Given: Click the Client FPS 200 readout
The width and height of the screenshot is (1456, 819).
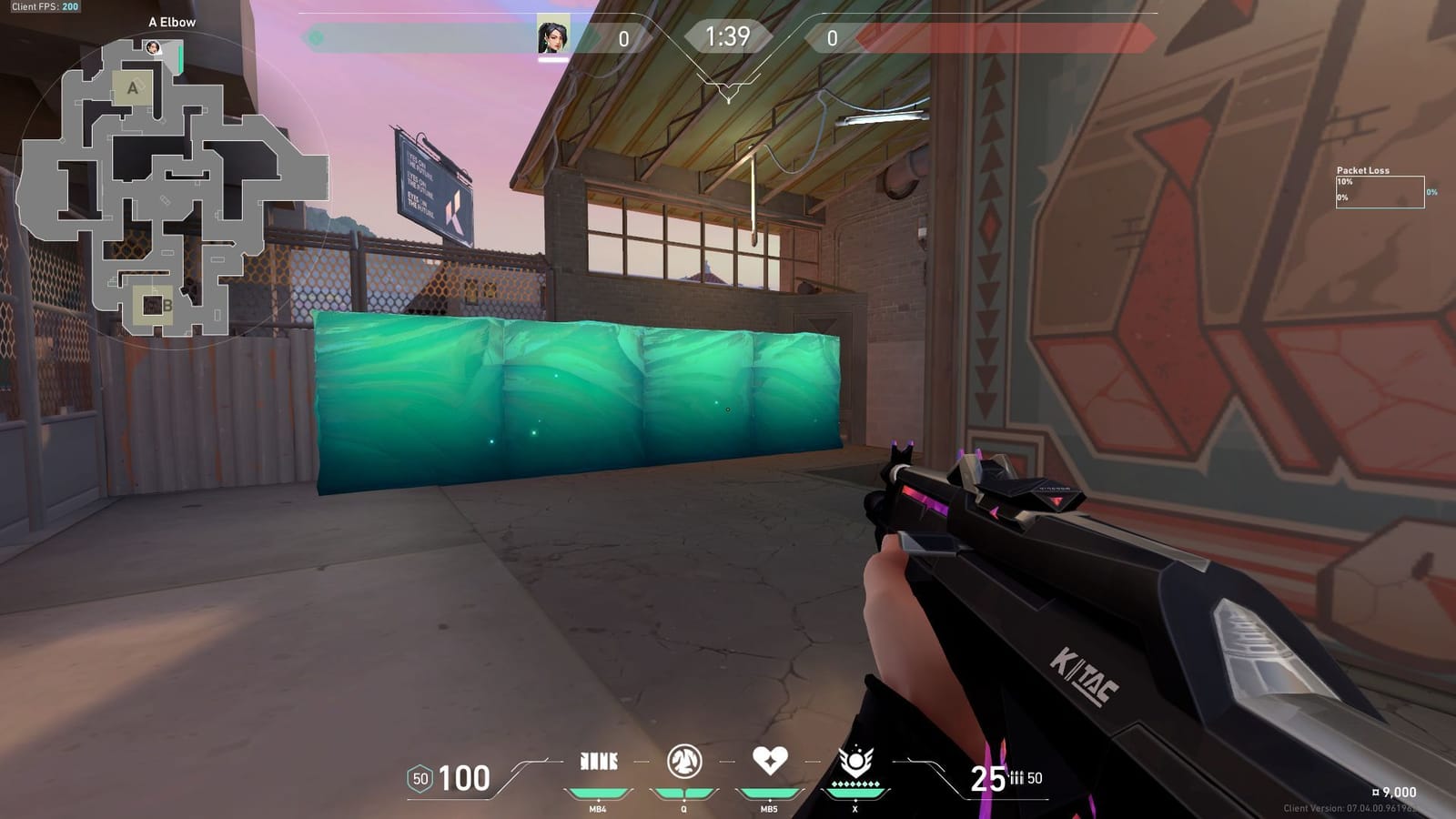Looking at the screenshot, I should click(x=44, y=7).
